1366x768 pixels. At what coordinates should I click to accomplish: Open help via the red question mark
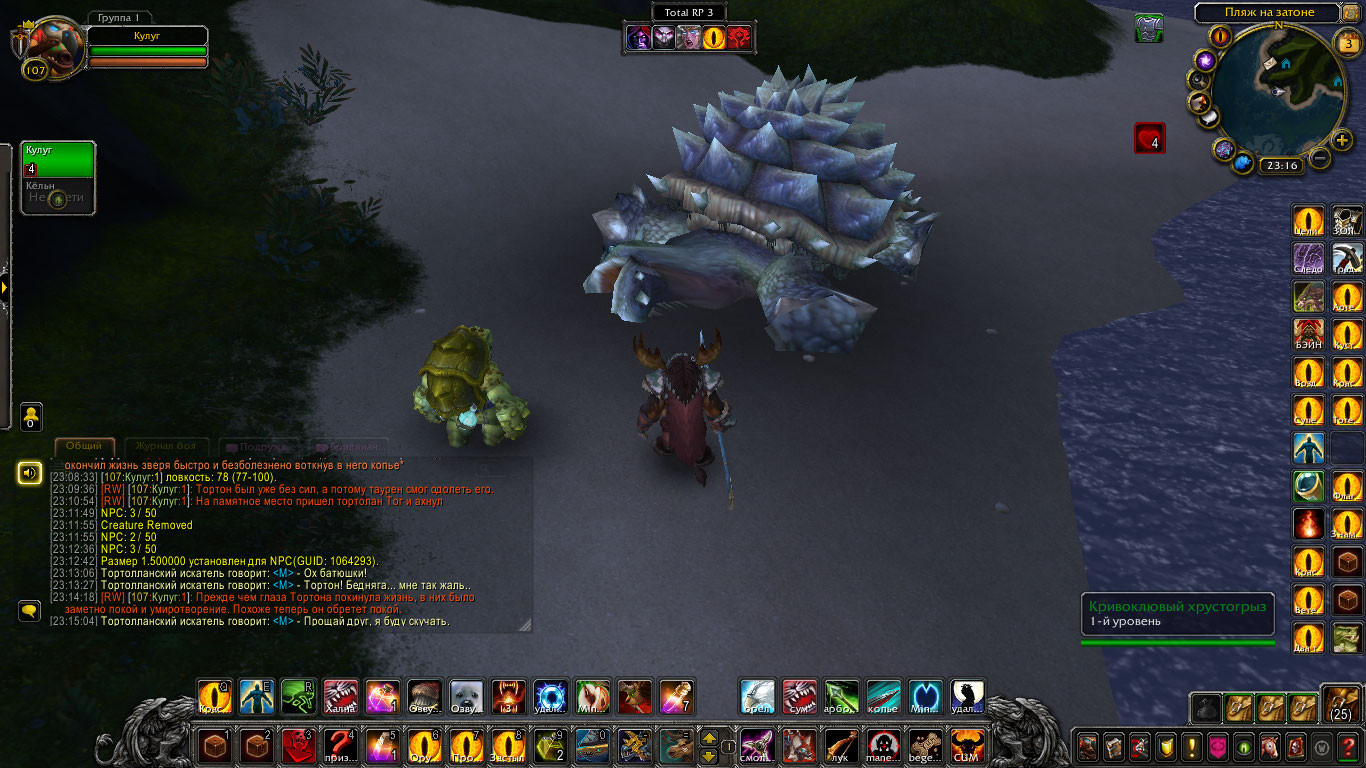coord(1347,746)
